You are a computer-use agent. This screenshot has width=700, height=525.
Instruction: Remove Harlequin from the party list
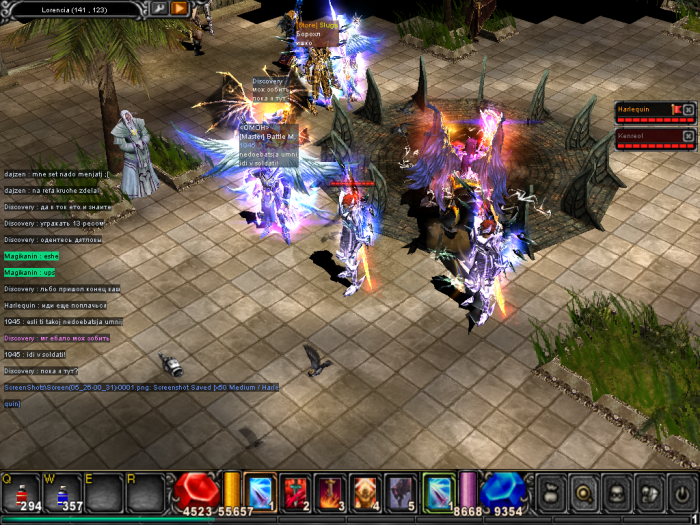688,109
